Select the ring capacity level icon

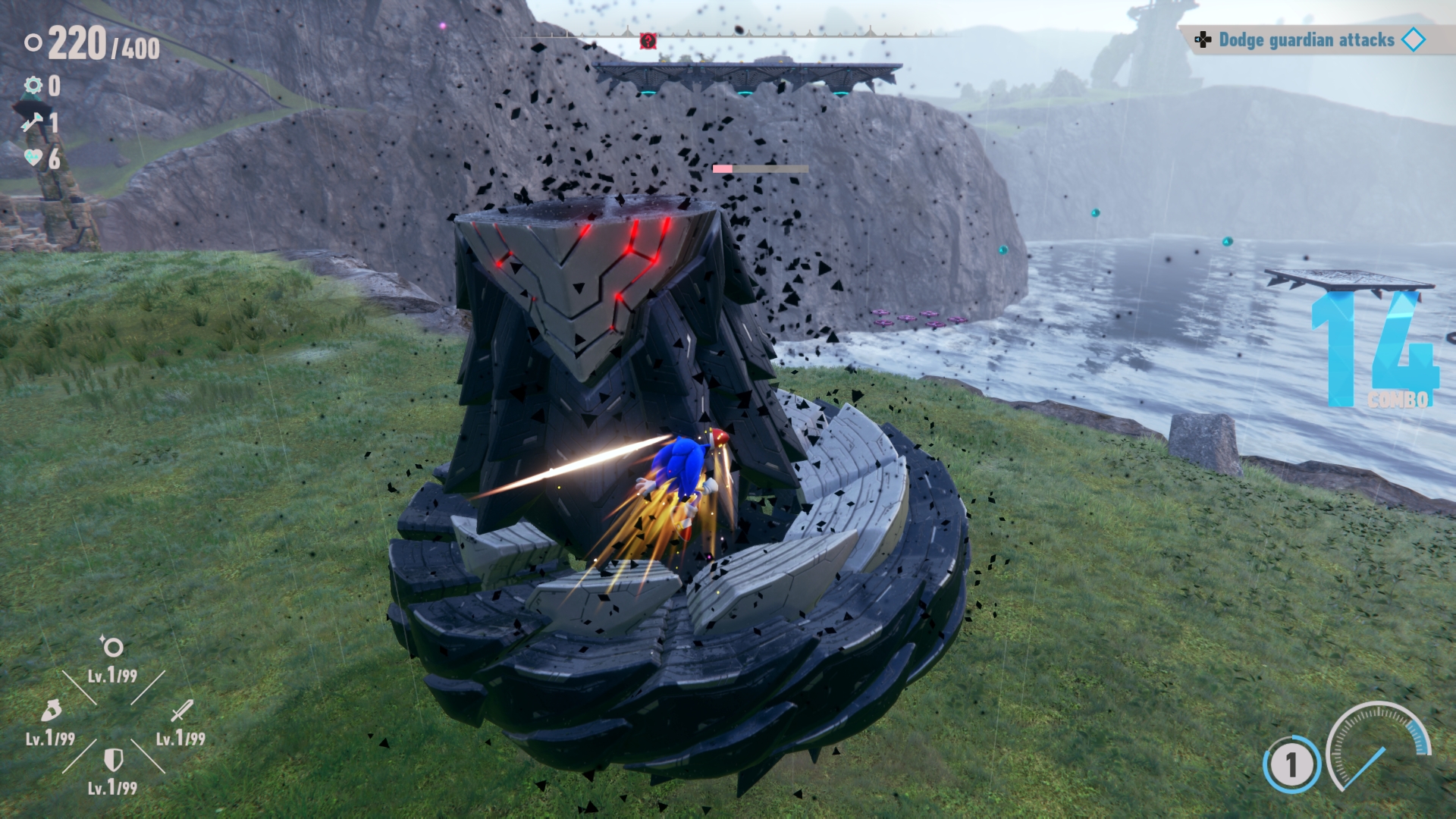tap(112, 647)
